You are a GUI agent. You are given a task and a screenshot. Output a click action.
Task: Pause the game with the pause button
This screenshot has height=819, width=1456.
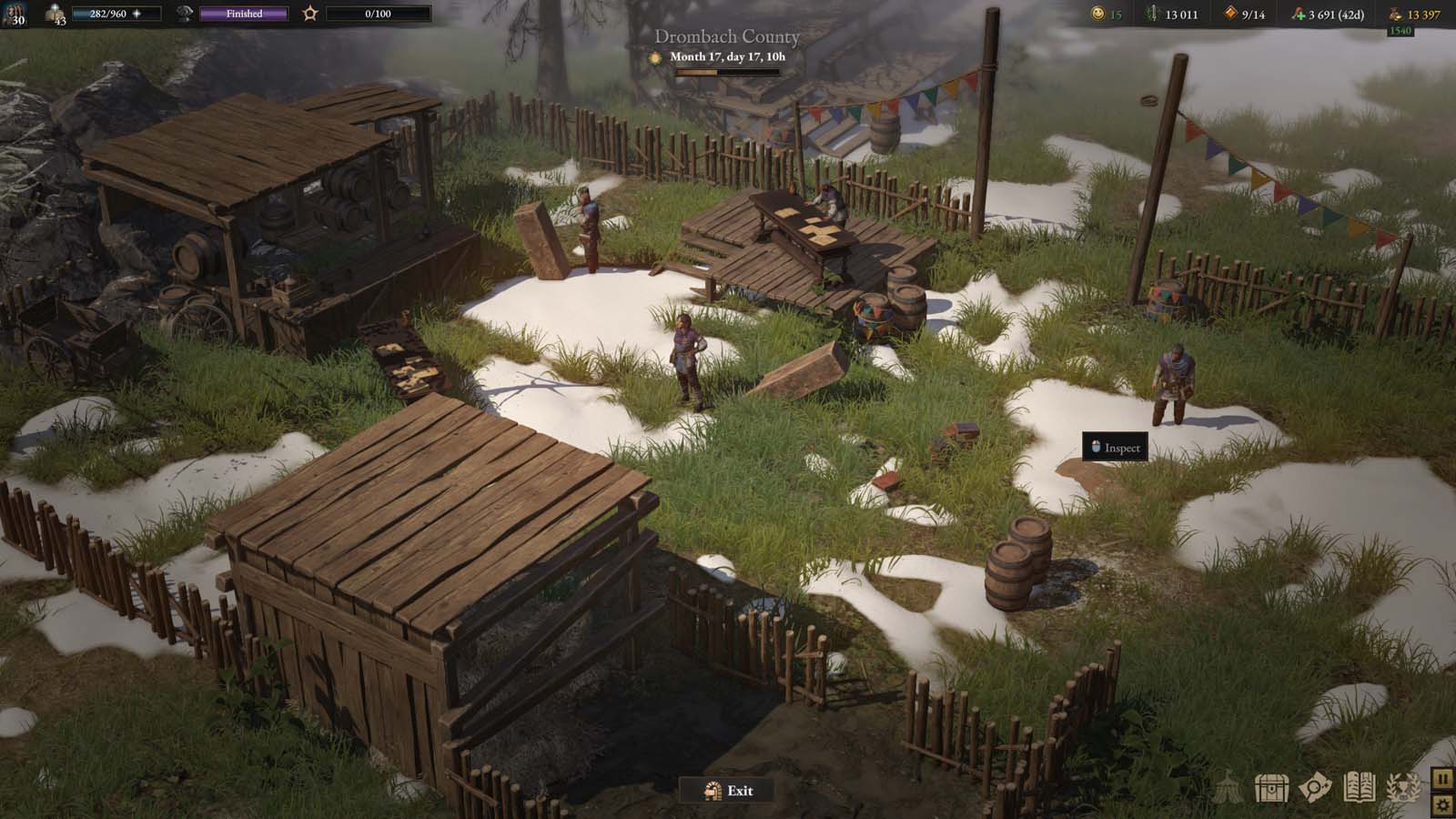pos(1442,779)
